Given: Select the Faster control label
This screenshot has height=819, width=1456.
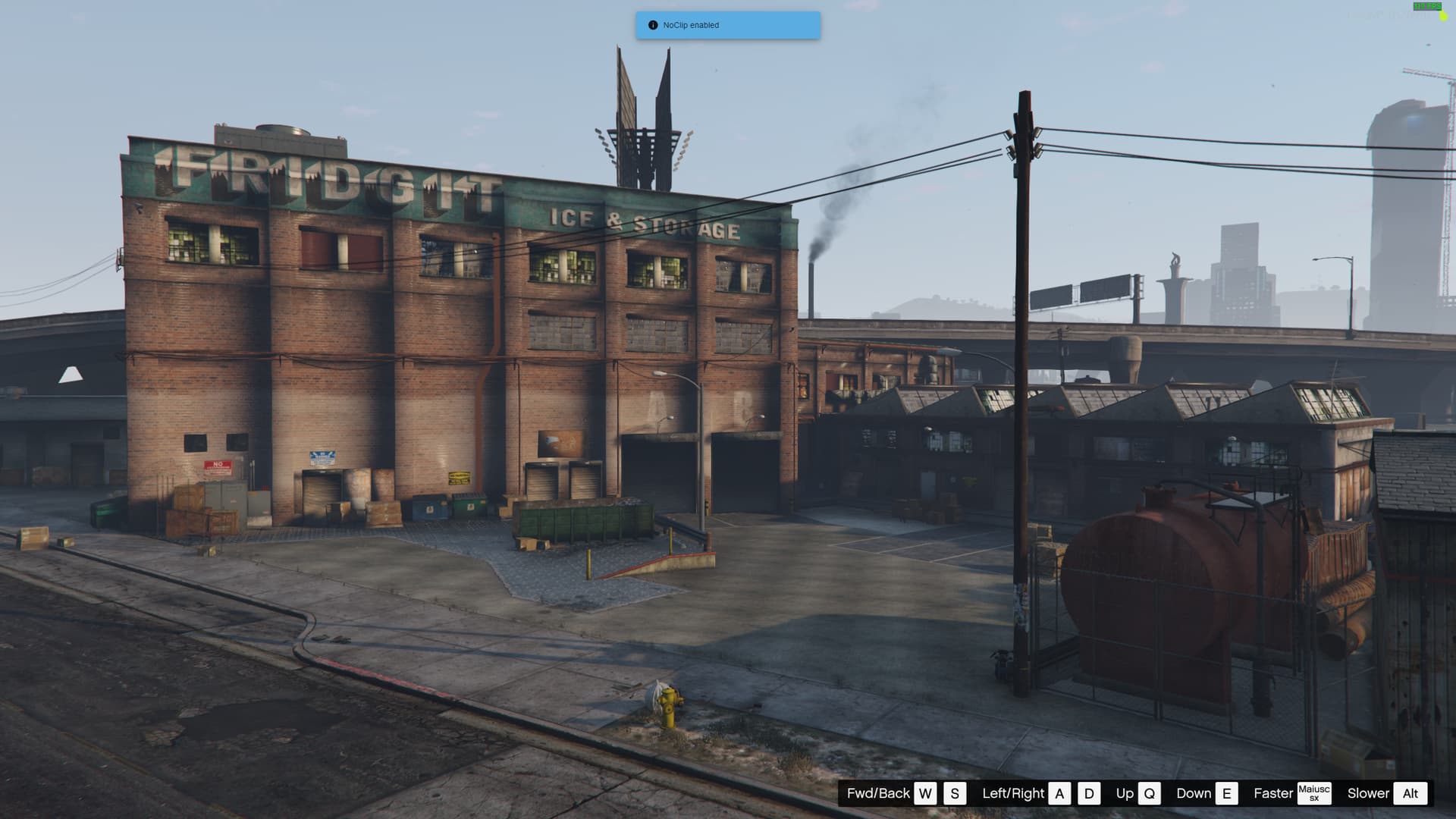Looking at the screenshot, I should 1272,793.
